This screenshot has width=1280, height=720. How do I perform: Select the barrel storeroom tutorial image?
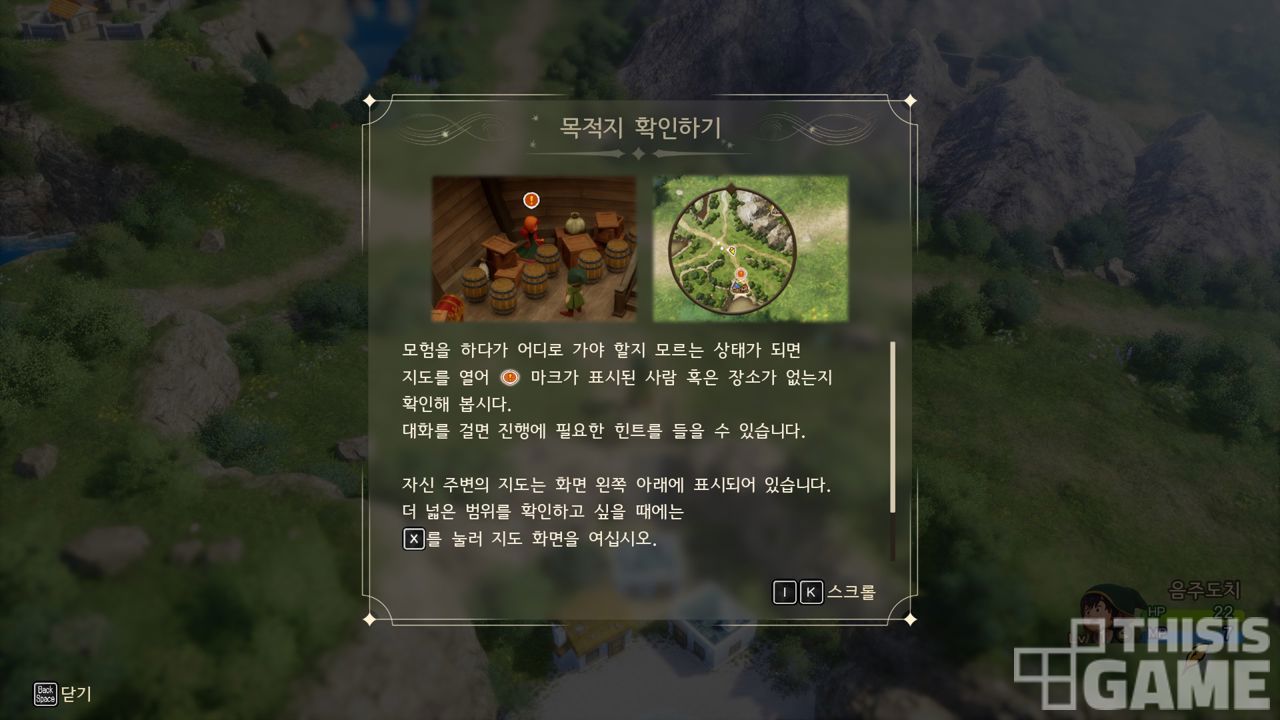point(534,249)
